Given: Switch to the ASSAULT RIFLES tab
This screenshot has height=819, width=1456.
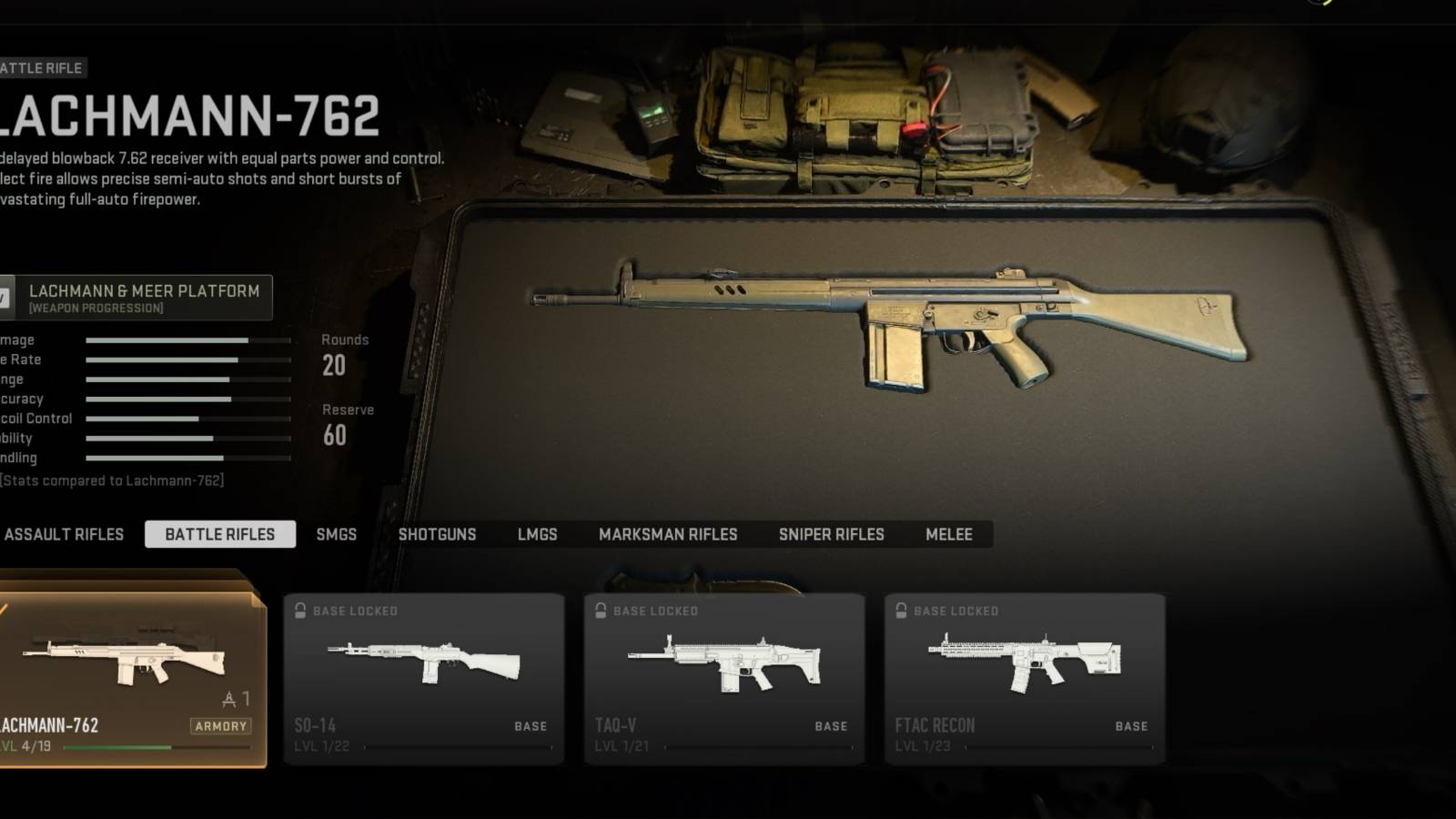Looking at the screenshot, I should click(66, 534).
